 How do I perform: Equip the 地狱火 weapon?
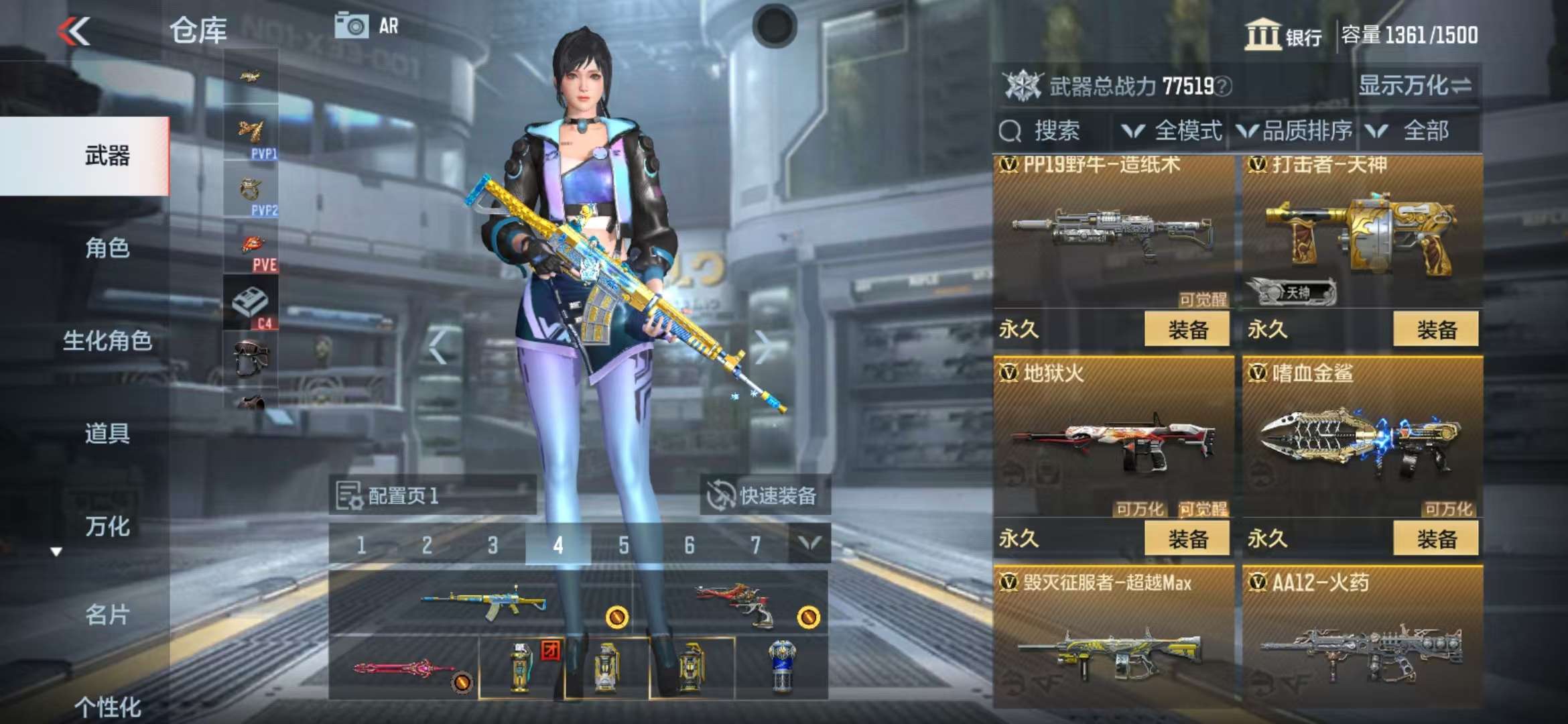point(1187,538)
